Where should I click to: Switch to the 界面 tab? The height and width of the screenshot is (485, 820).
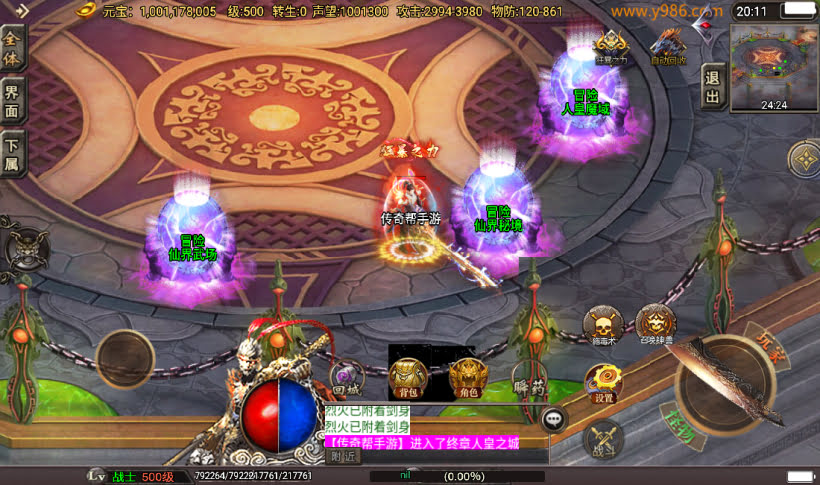13,101
